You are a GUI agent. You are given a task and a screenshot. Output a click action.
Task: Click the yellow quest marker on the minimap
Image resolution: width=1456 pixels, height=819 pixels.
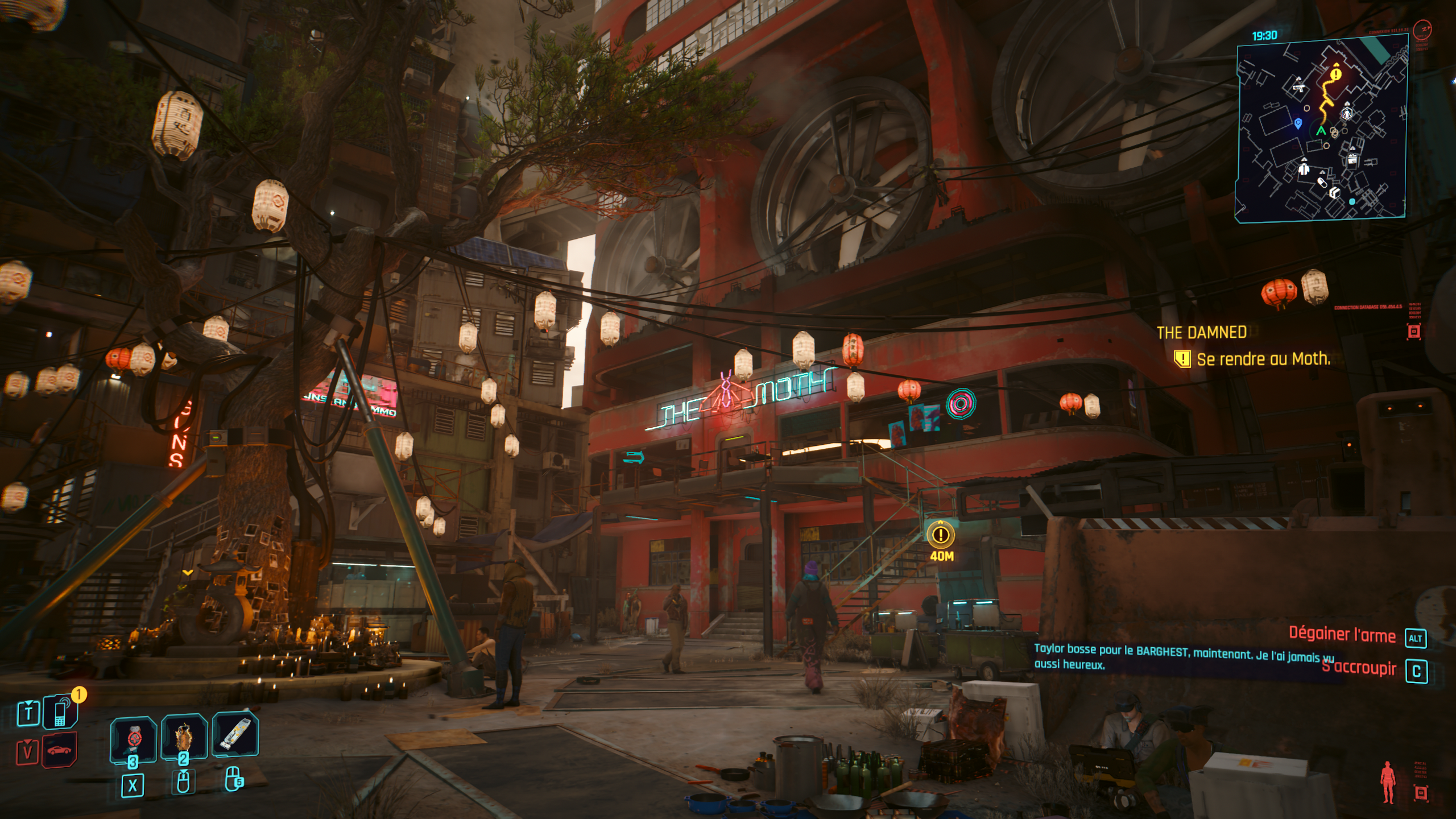click(x=1336, y=74)
